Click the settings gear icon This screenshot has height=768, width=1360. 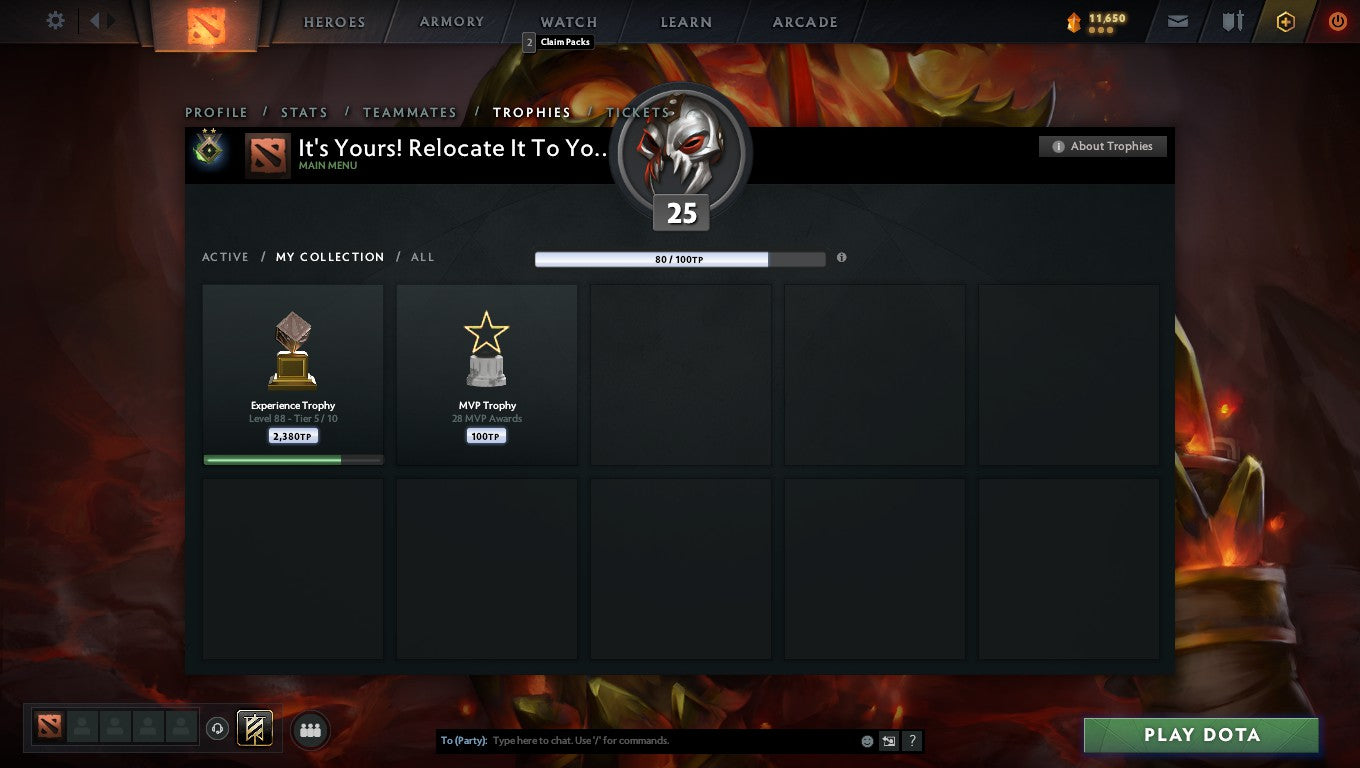[x=55, y=20]
